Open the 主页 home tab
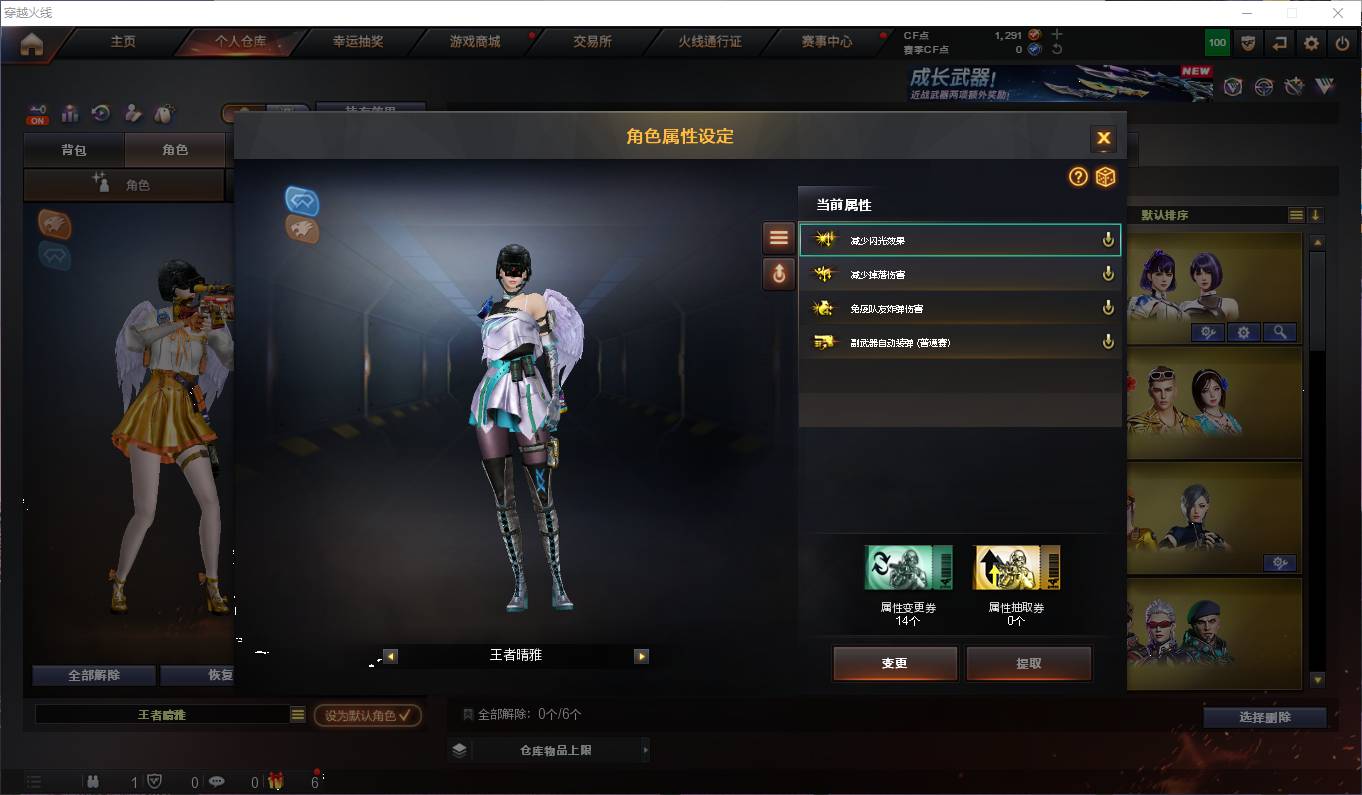This screenshot has width=1362, height=795. tap(123, 42)
